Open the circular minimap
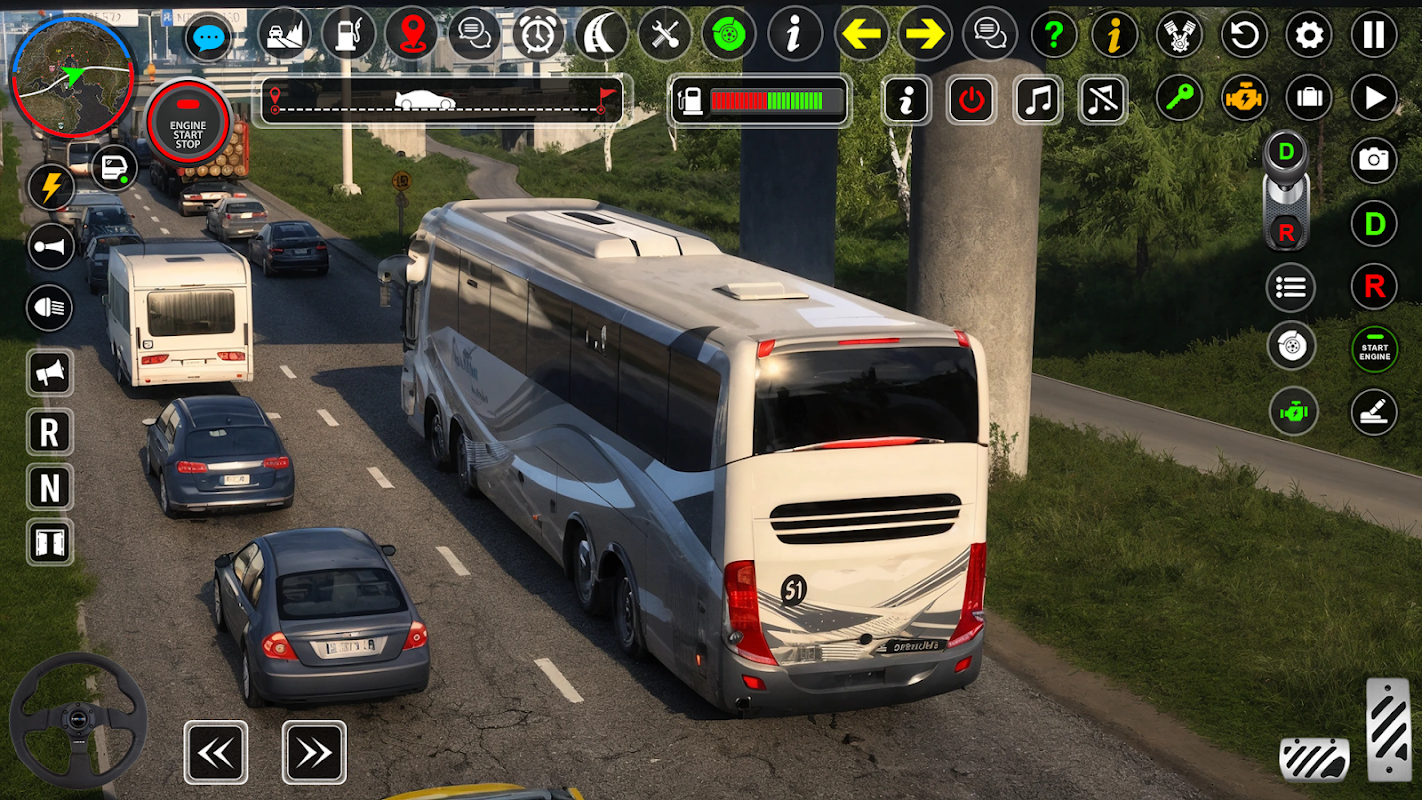Viewport: 1422px width, 800px height. pyautogui.click(x=72, y=76)
